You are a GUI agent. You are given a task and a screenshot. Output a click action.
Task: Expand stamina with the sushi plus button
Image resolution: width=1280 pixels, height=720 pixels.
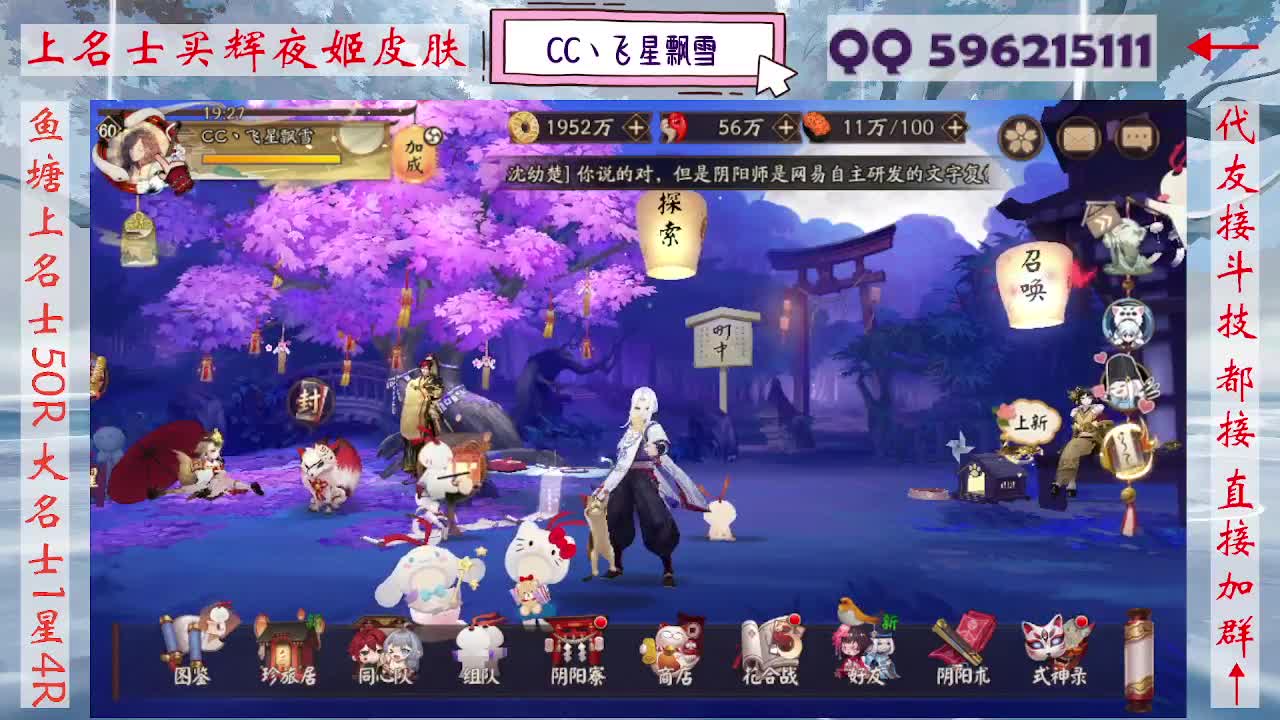956,127
